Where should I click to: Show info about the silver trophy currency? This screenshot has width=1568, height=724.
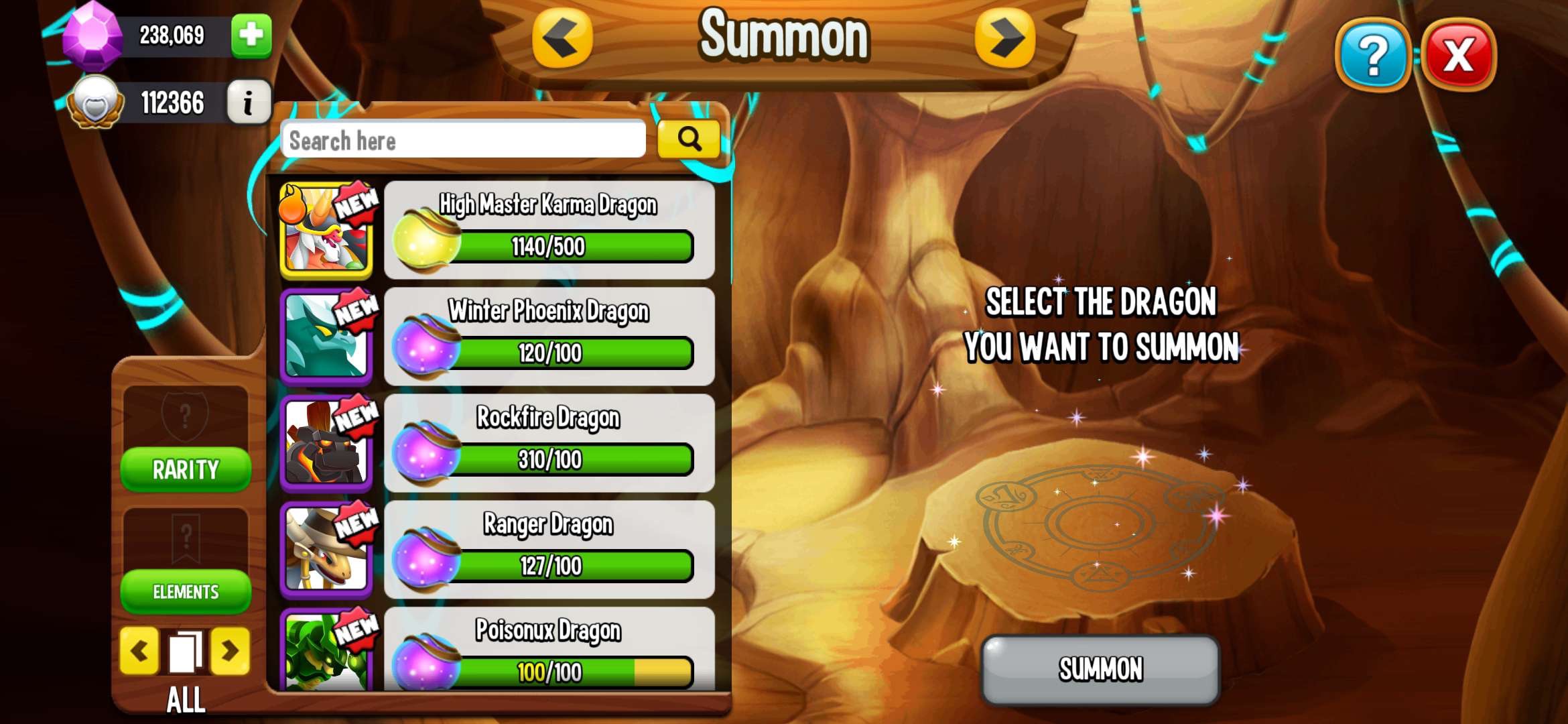click(248, 103)
